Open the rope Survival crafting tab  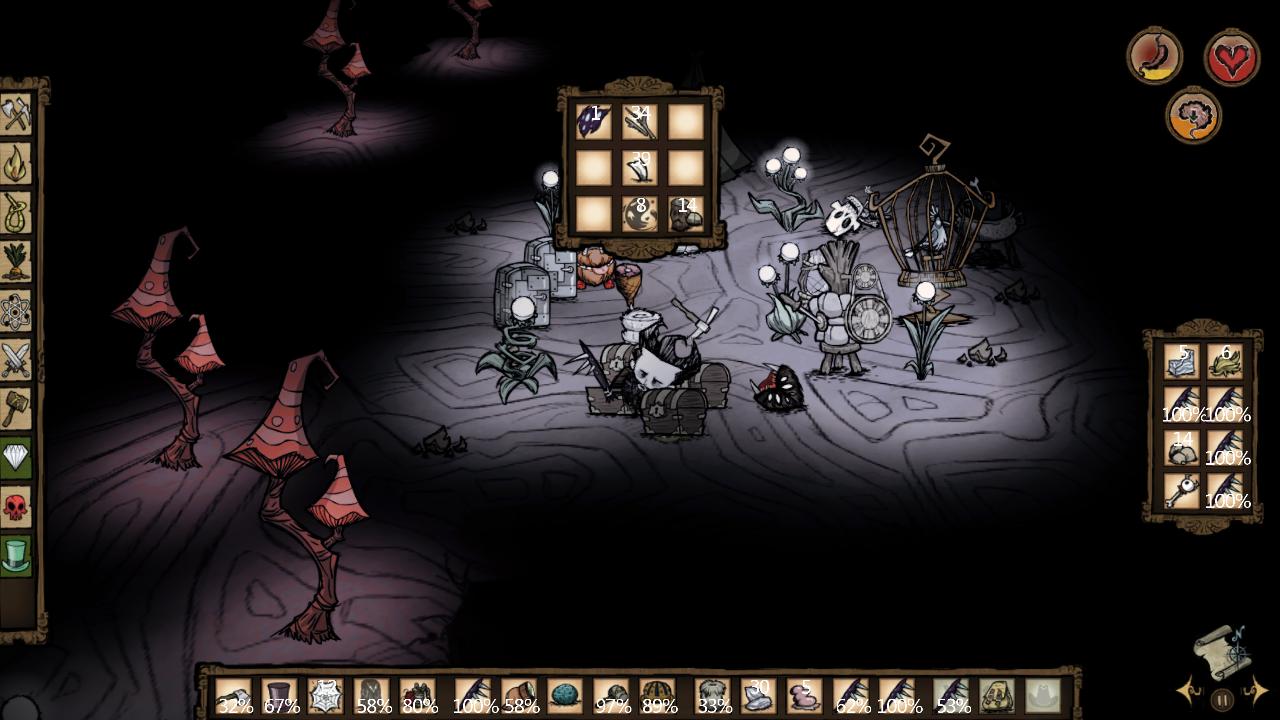(x=17, y=212)
